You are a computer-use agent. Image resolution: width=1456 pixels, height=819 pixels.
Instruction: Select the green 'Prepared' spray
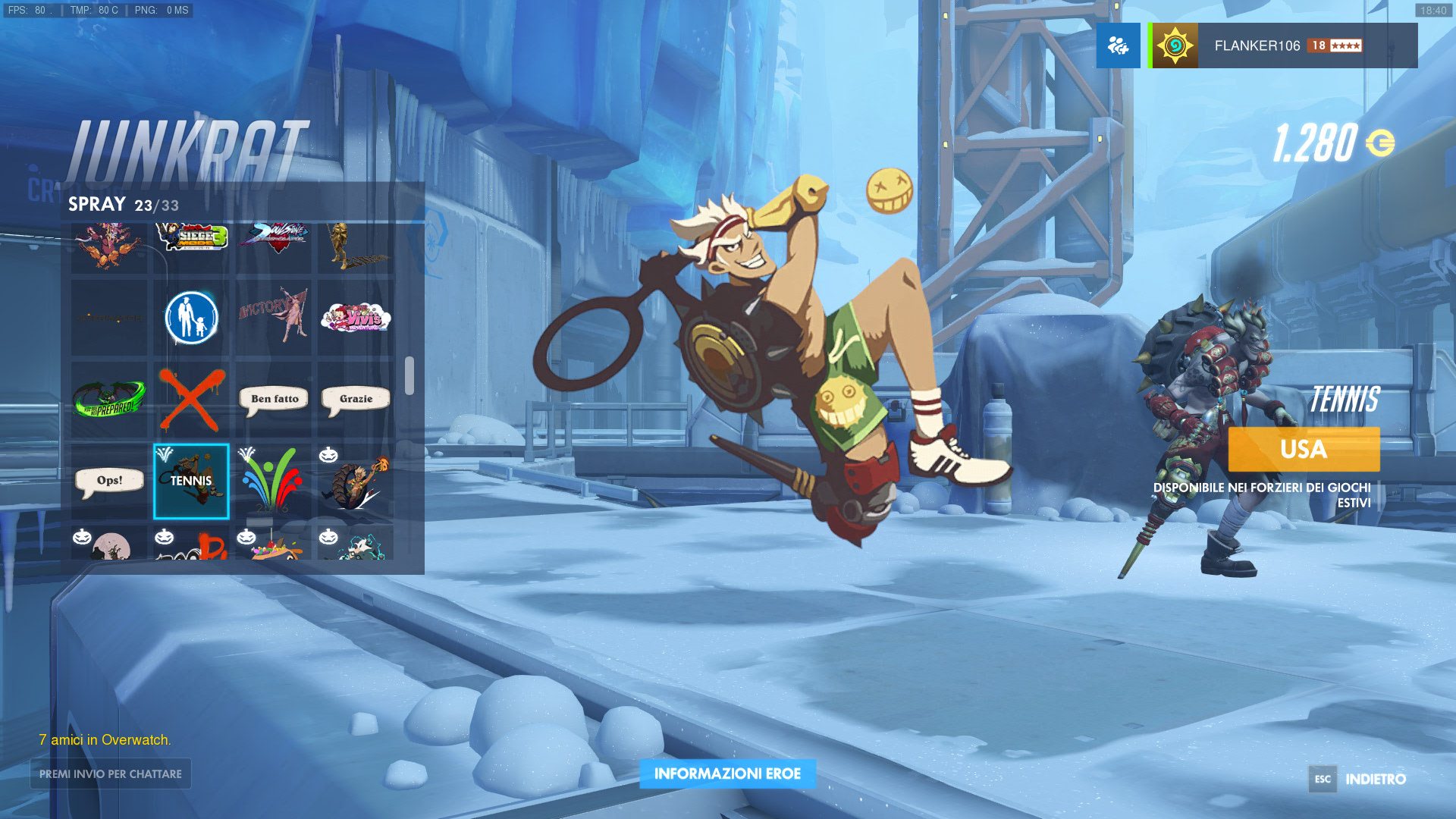[x=109, y=399]
